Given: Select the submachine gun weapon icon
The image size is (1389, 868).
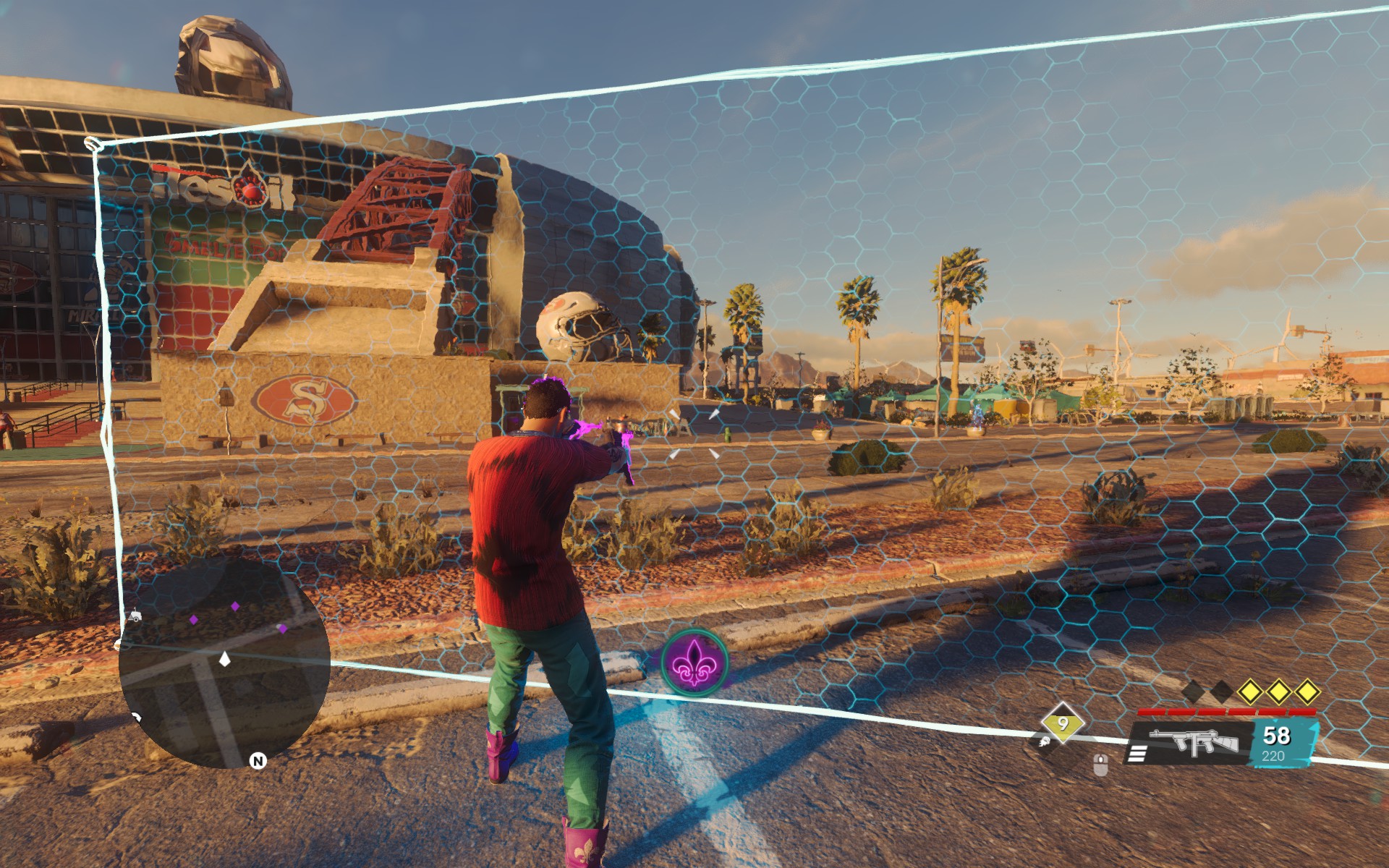Looking at the screenshot, I should point(1194,743).
